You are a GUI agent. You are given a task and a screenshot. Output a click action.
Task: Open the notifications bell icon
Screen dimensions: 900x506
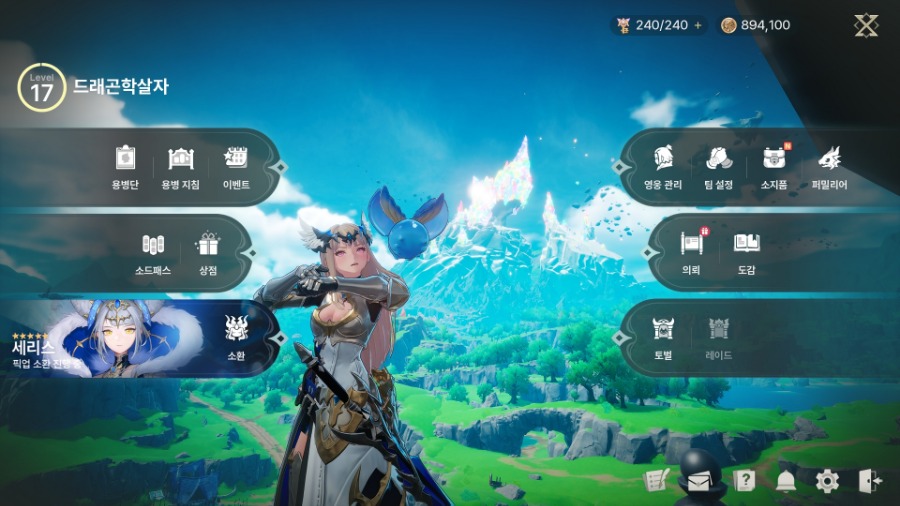(x=786, y=481)
